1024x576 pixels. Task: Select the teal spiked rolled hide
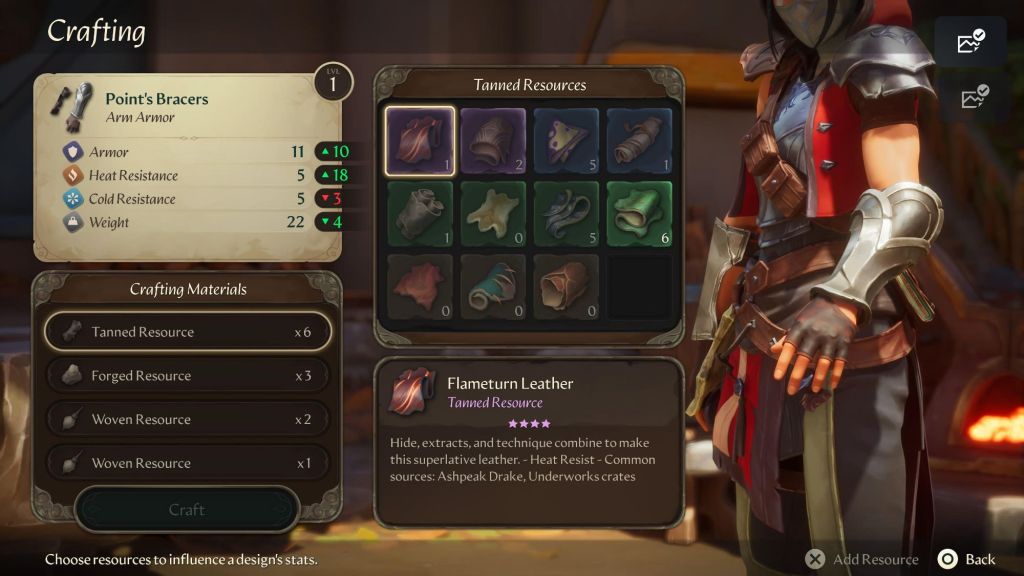pyautogui.click(x=492, y=287)
